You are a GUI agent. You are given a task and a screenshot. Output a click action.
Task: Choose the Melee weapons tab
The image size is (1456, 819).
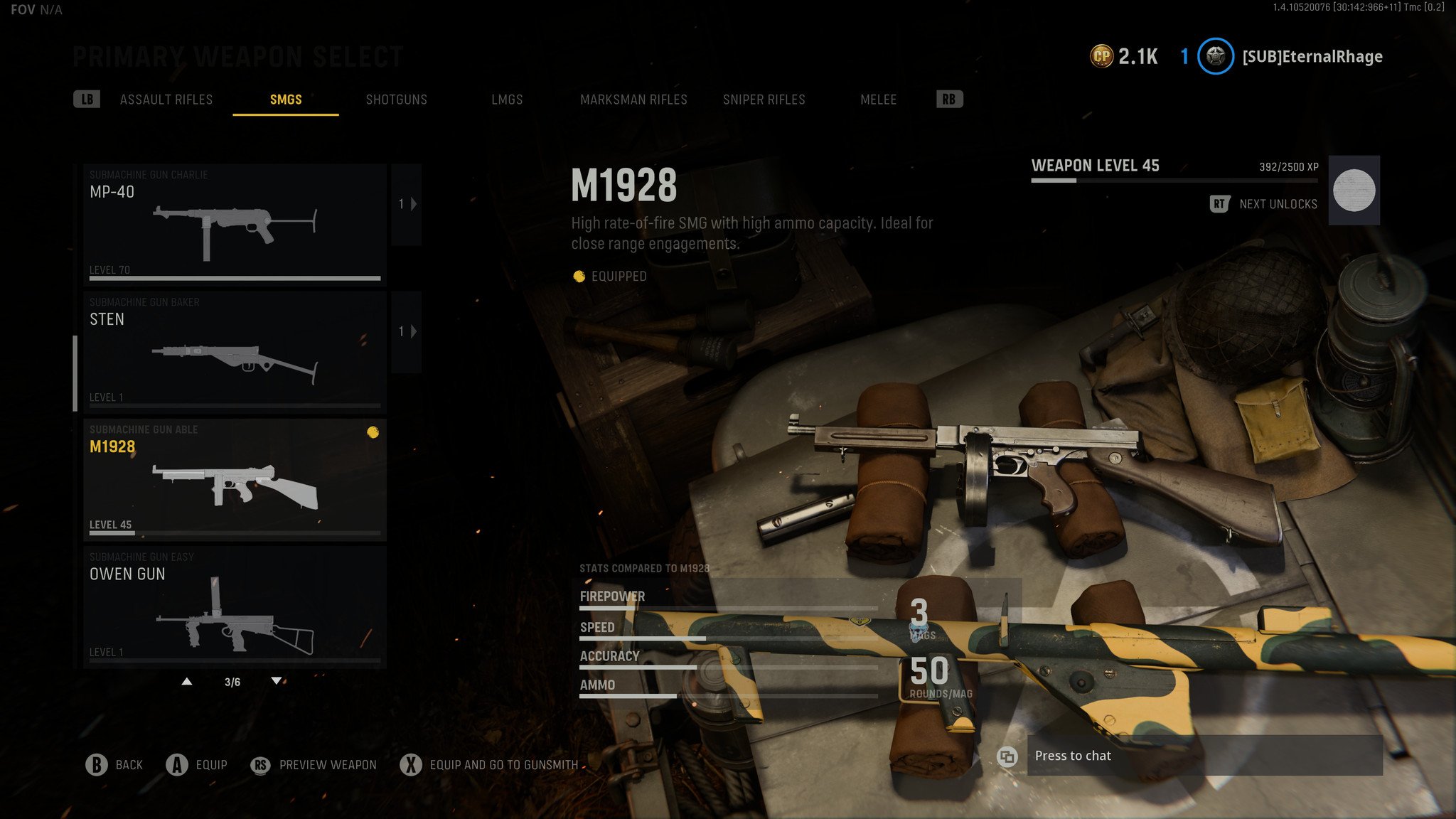click(878, 100)
